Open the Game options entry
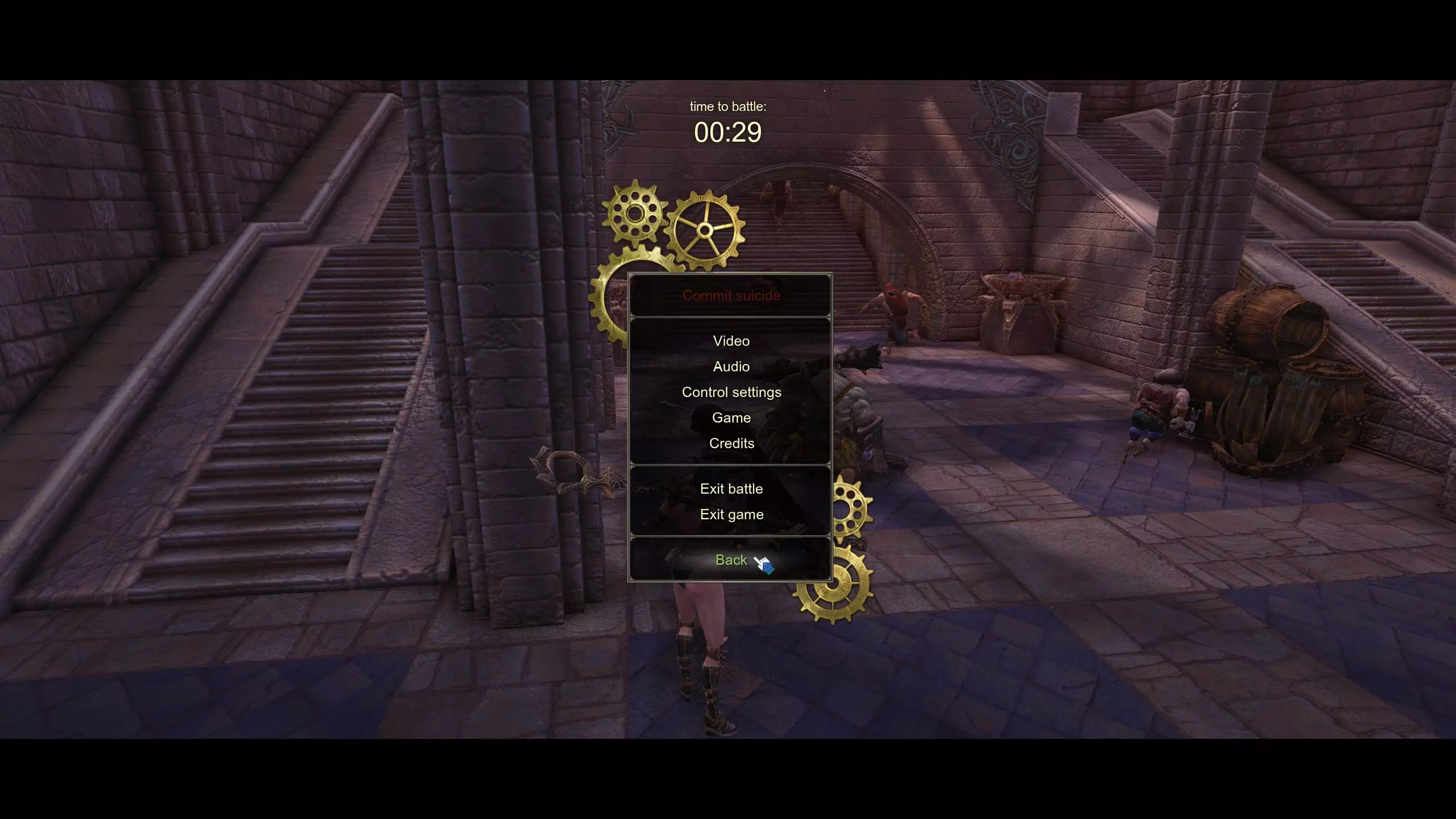 [731, 418]
